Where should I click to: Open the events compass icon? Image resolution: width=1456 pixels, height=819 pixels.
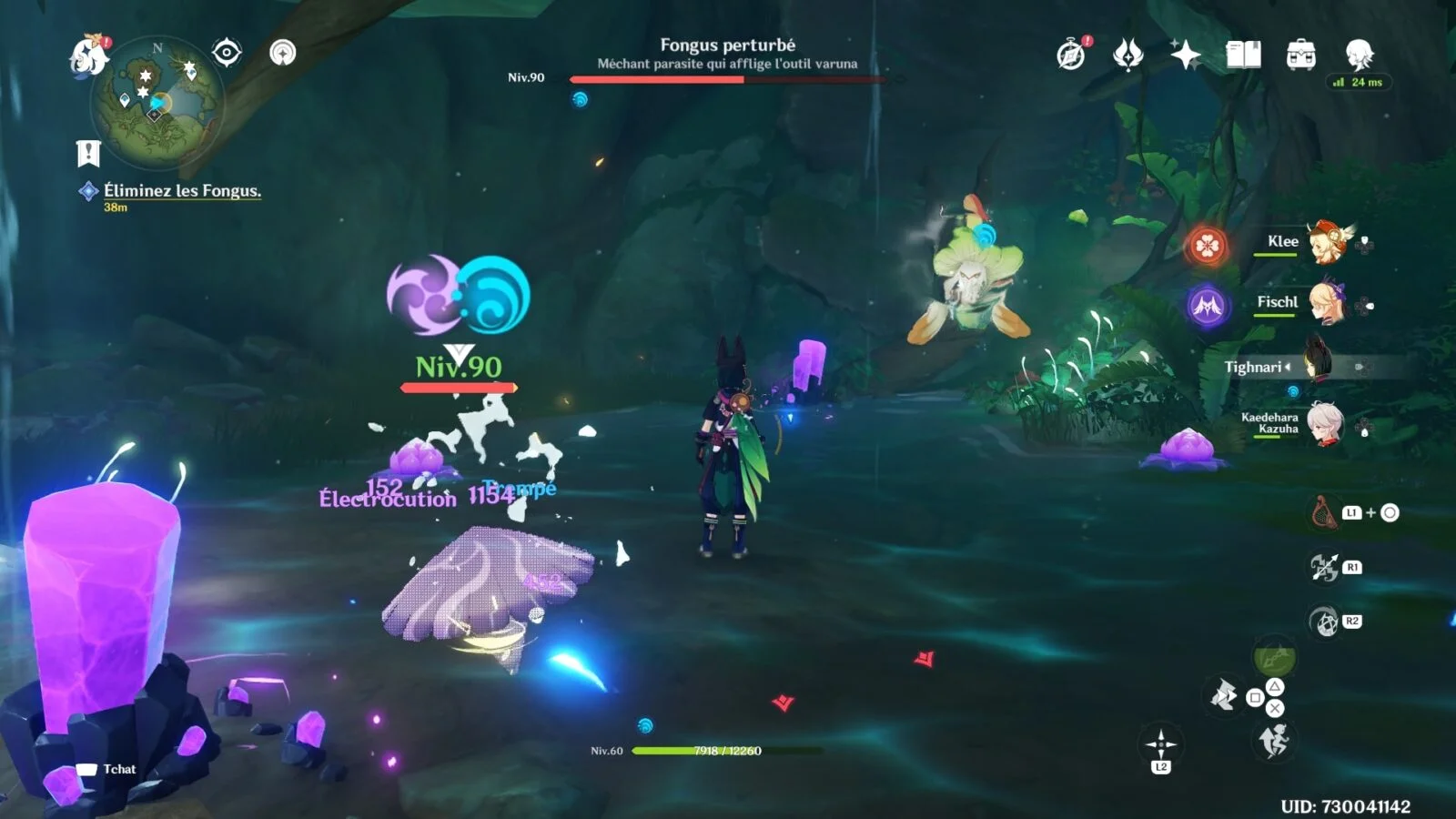click(1071, 55)
